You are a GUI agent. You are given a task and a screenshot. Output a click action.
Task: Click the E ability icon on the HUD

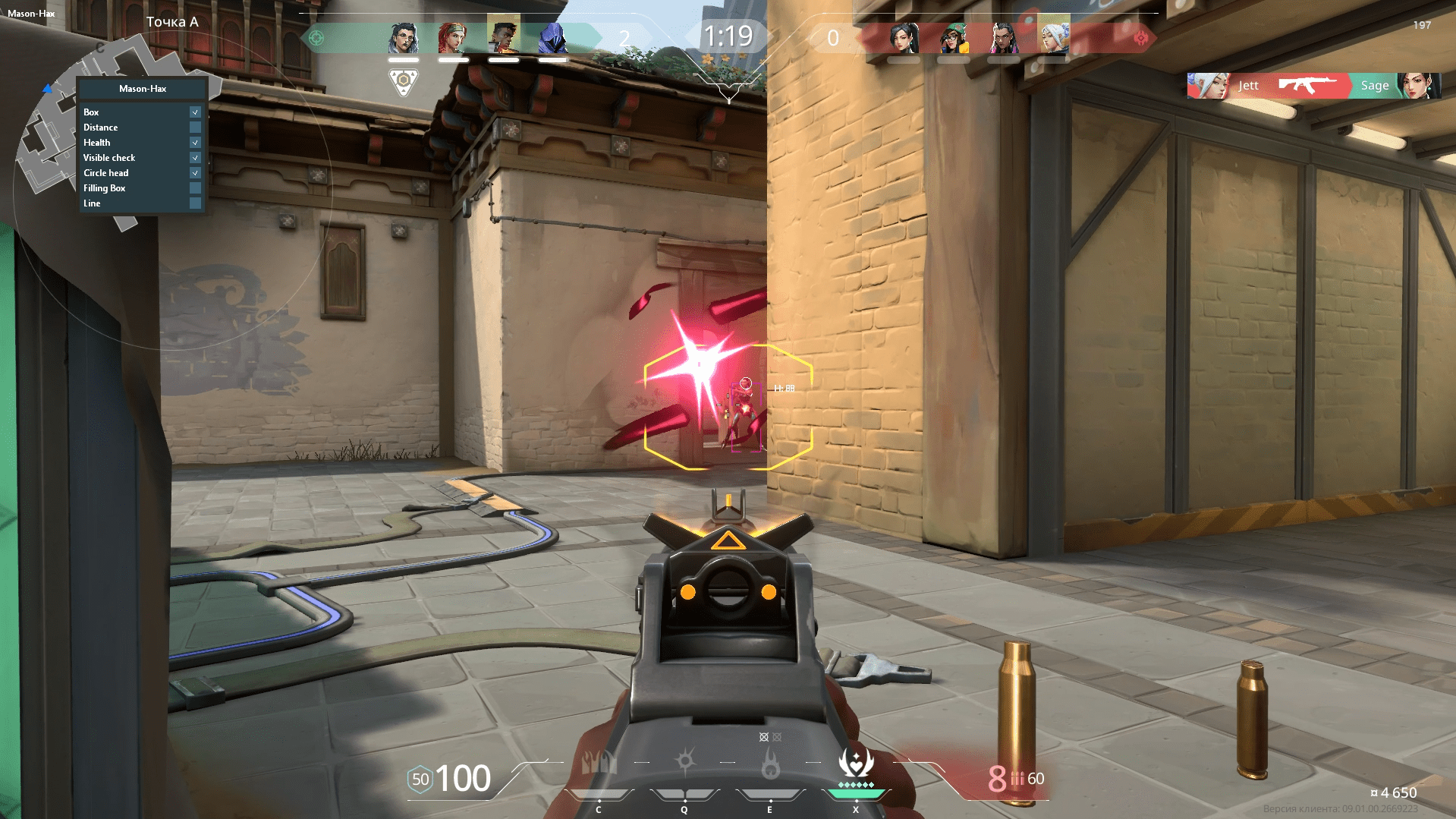pos(769,763)
